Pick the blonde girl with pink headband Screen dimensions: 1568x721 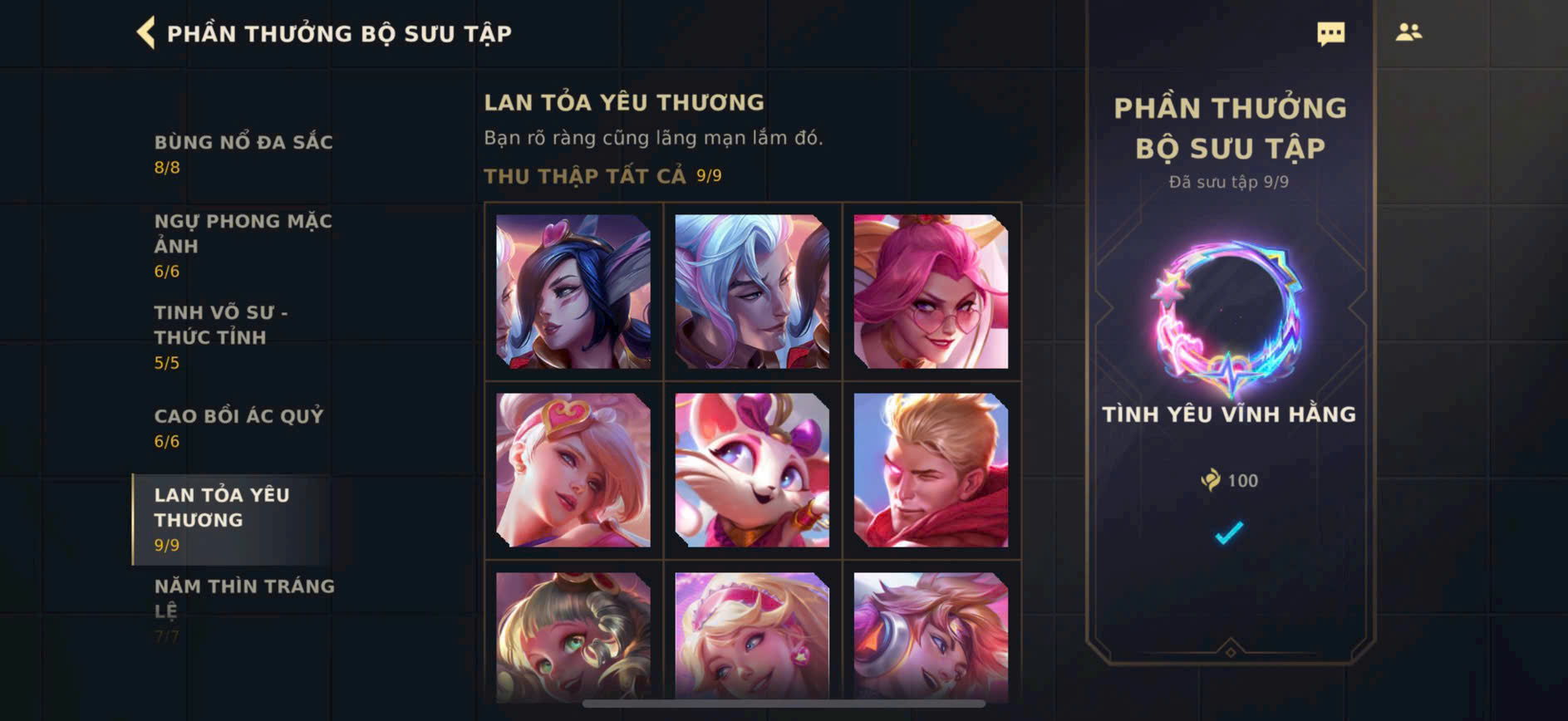coord(752,635)
